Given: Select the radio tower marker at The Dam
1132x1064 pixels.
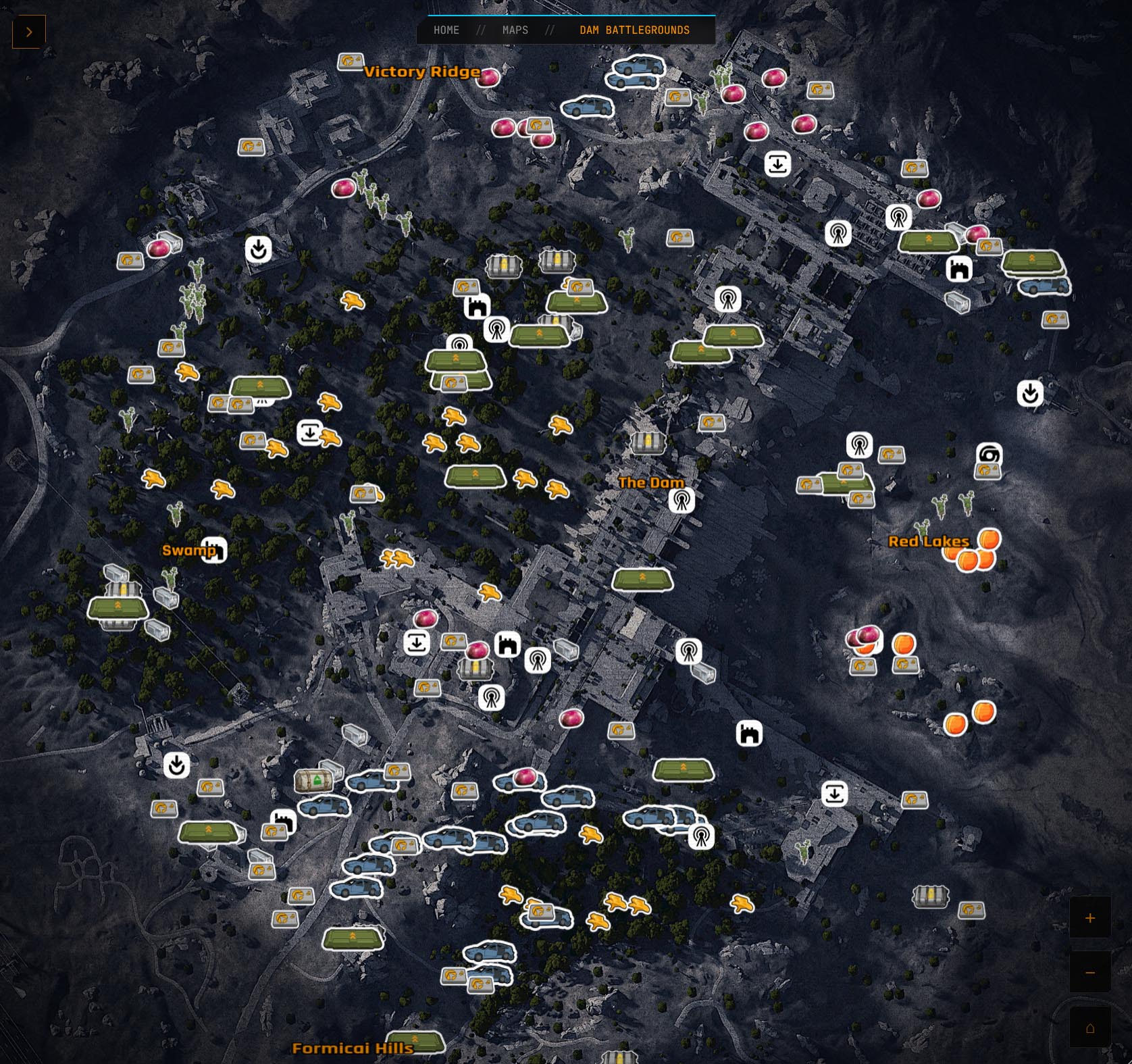Looking at the screenshot, I should [x=681, y=501].
